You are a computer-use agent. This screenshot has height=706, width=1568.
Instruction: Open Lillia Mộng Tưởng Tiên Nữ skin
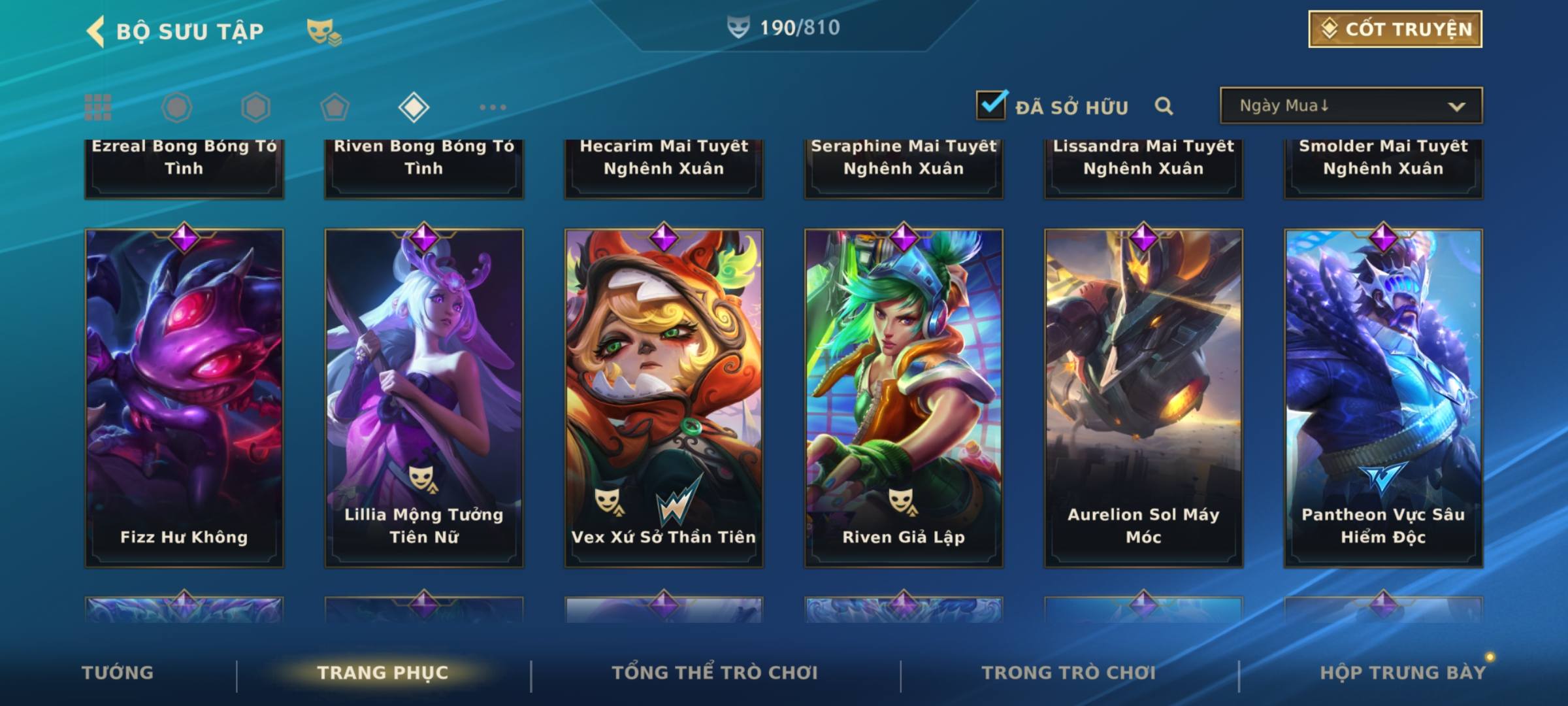(424, 397)
